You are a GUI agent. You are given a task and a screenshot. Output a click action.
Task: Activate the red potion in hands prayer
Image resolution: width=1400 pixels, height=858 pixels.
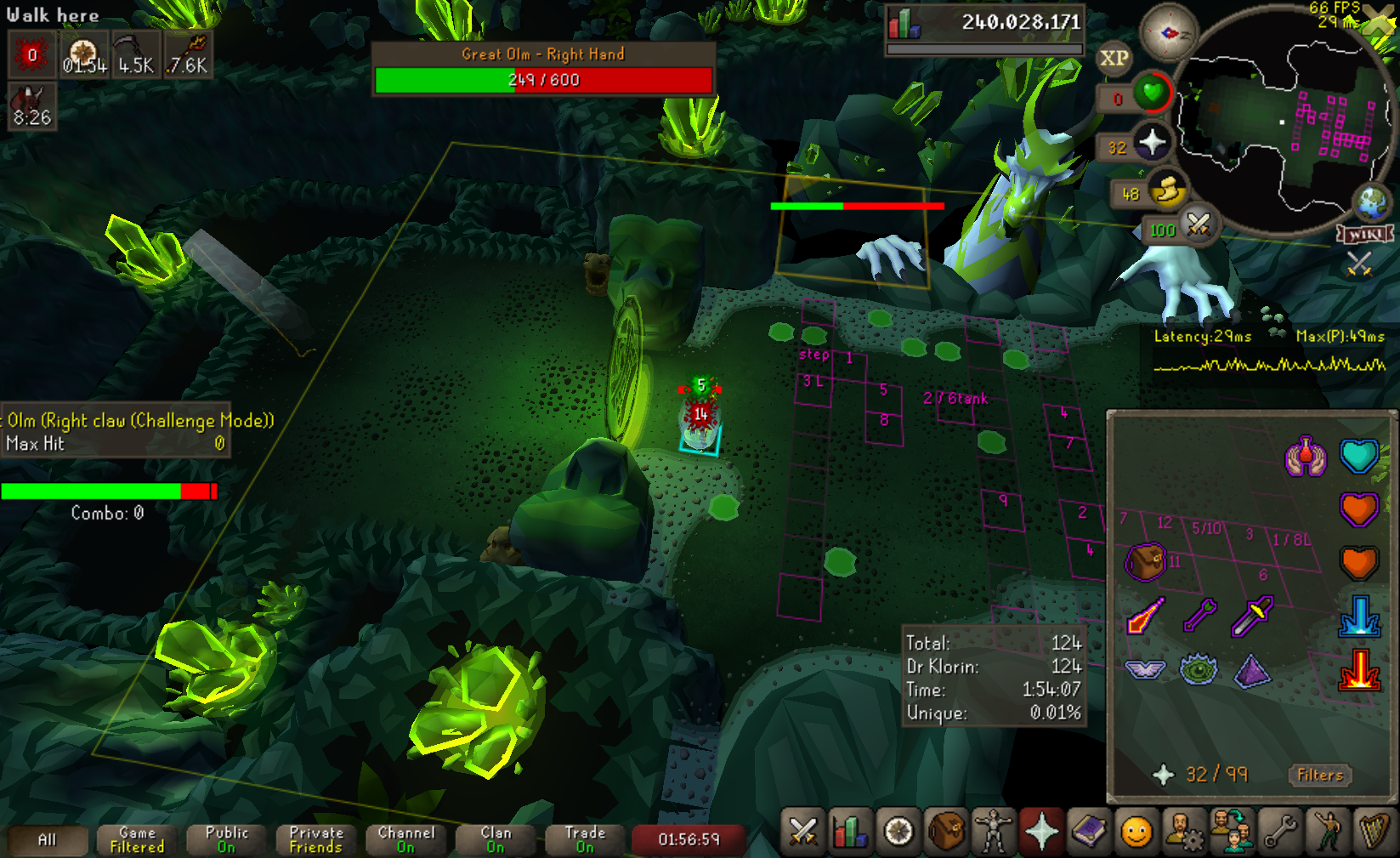pyautogui.click(x=1306, y=457)
